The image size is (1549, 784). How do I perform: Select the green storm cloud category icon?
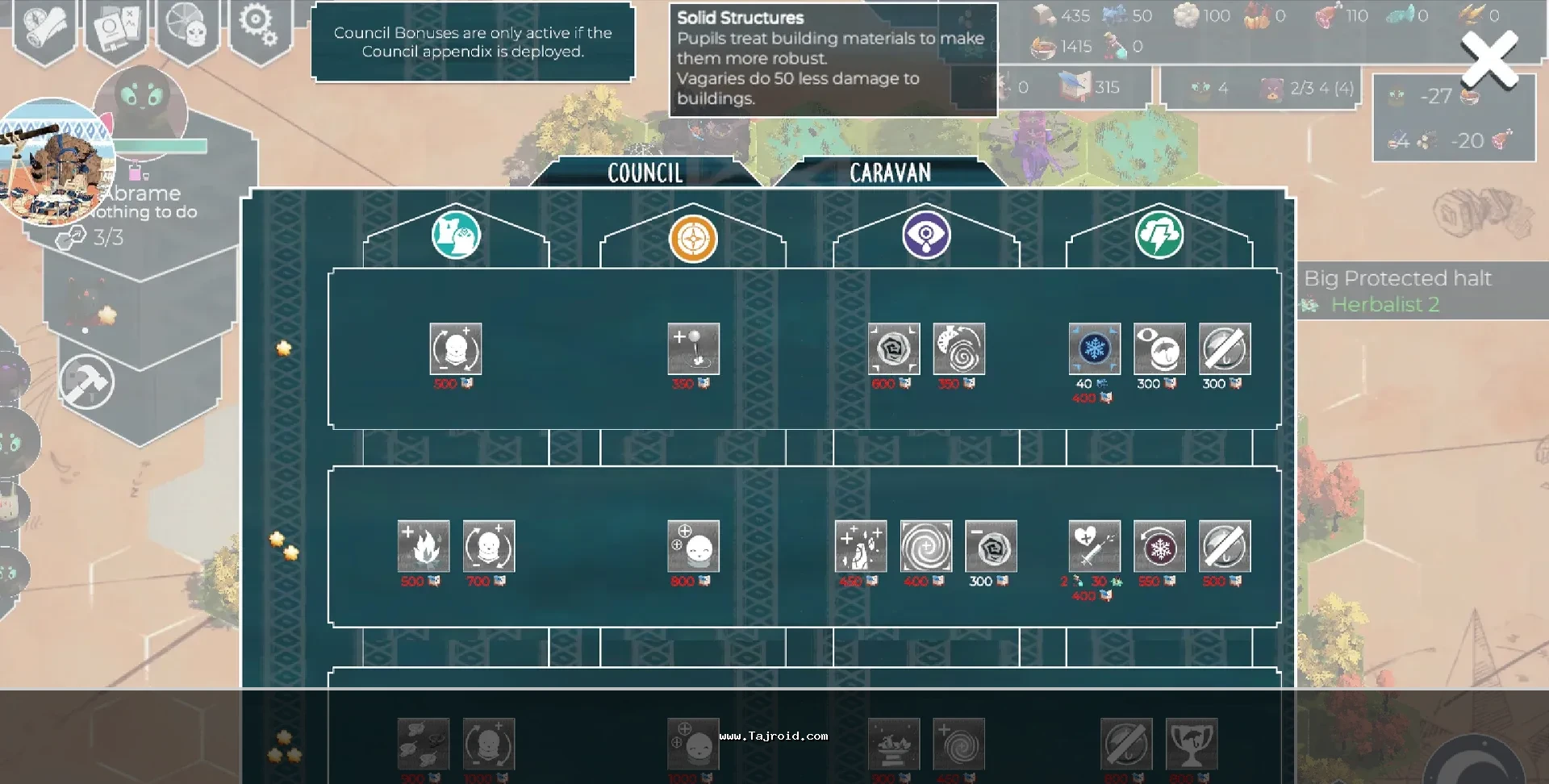pyautogui.click(x=1159, y=236)
